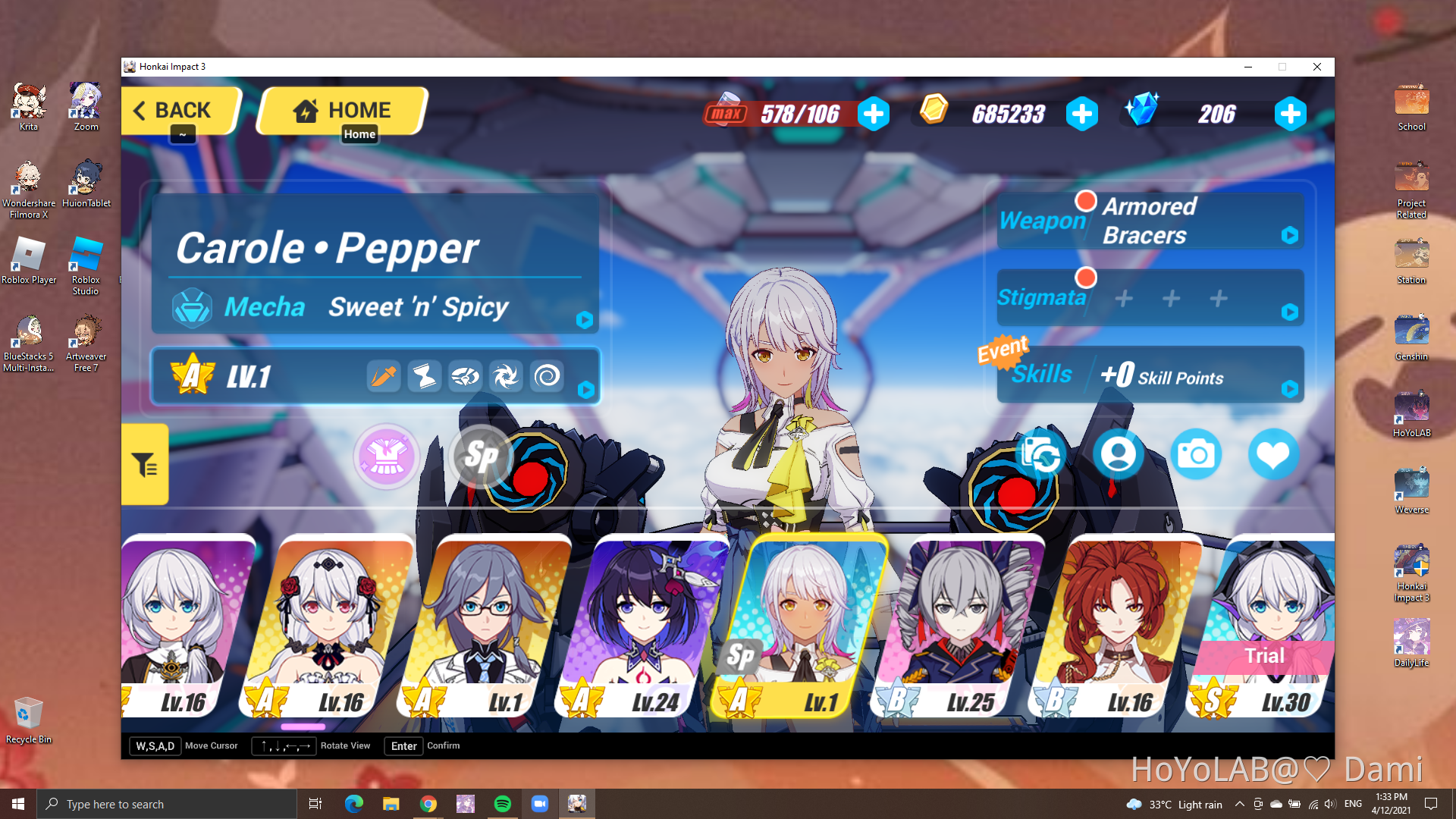
Task: Open the camera screenshot tool
Action: [x=1197, y=453]
